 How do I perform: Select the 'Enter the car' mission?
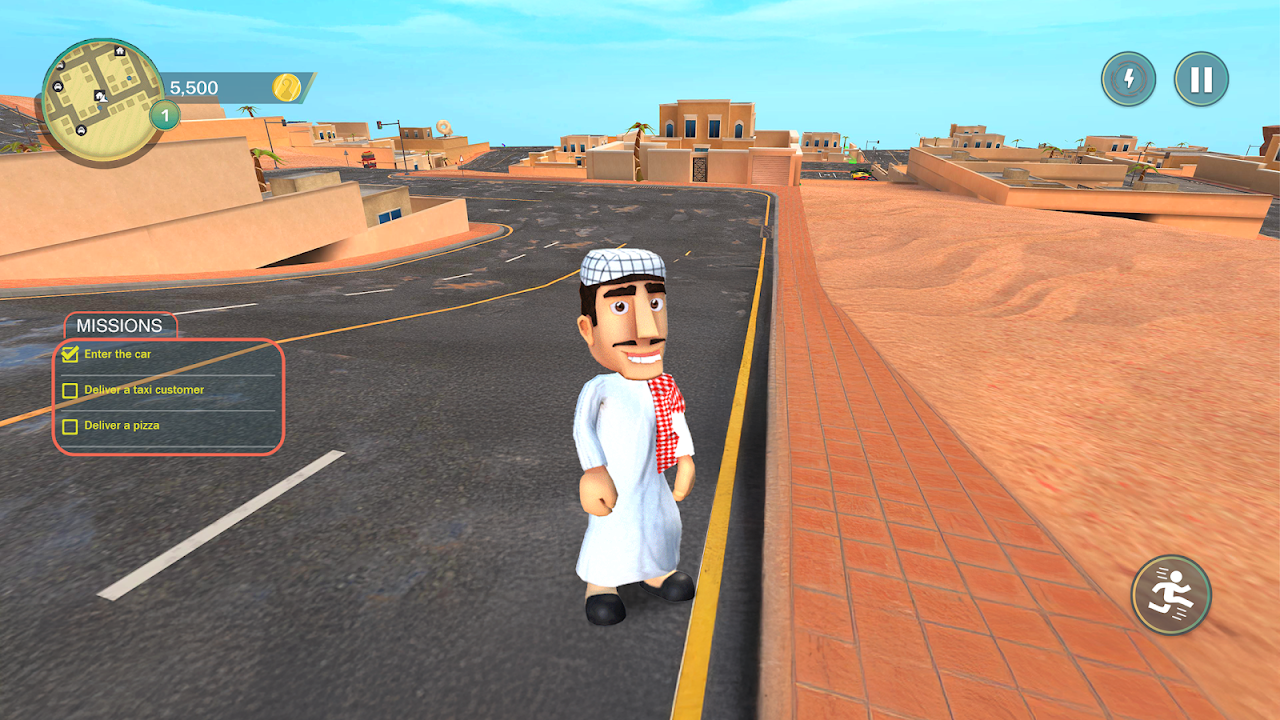(x=118, y=354)
